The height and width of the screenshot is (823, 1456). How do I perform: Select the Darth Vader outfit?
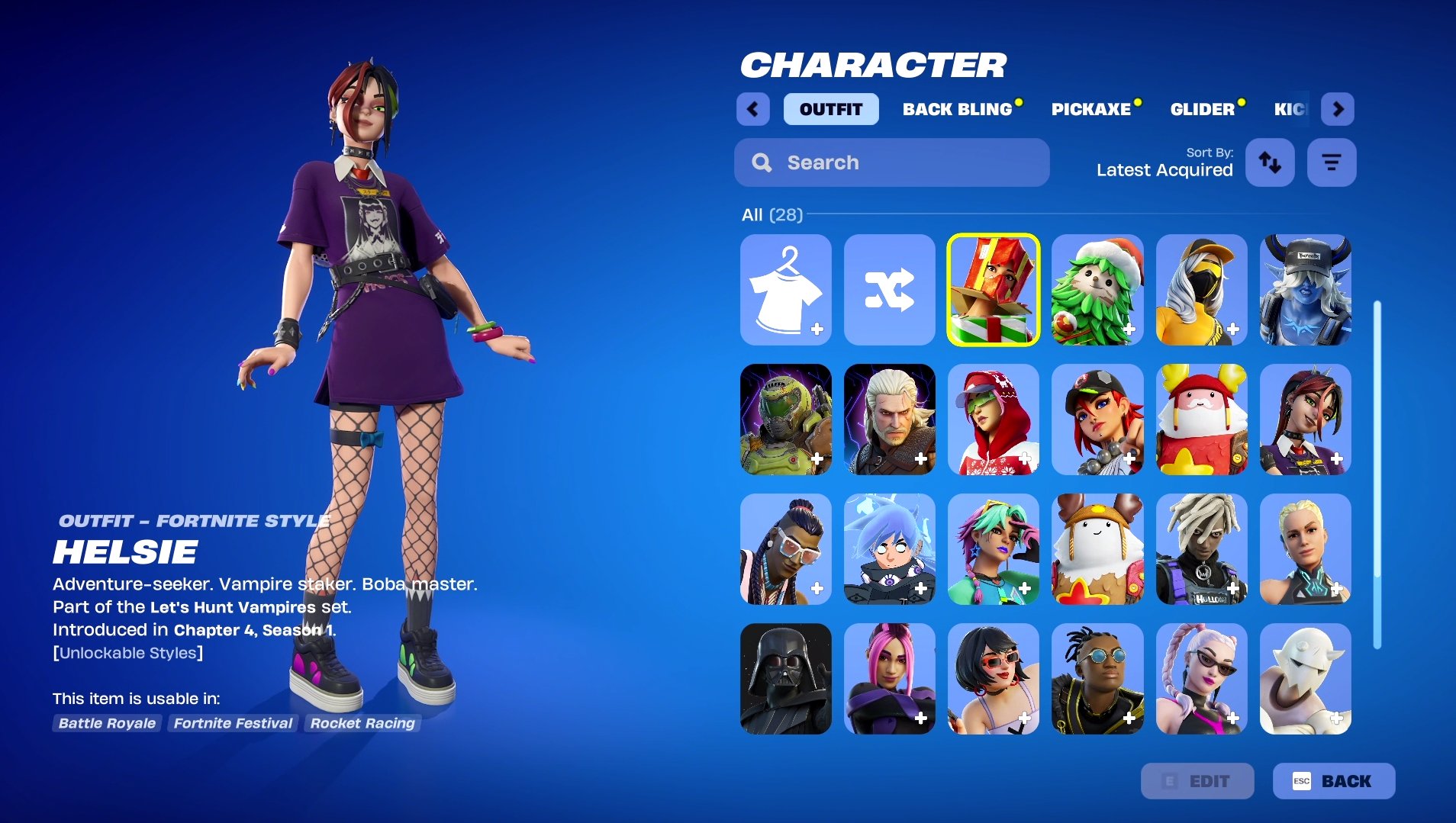click(x=785, y=679)
